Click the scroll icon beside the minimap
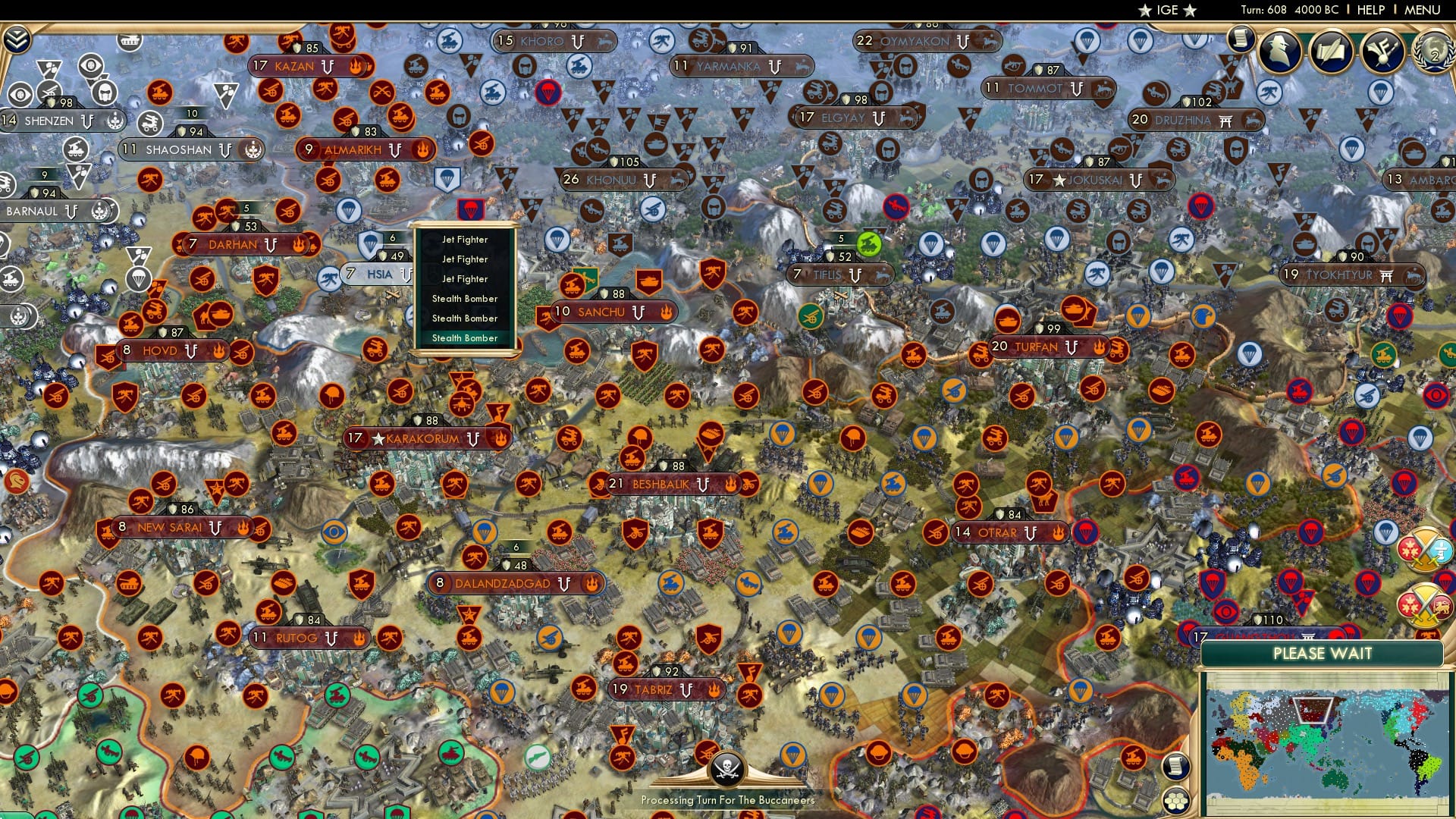The width and height of the screenshot is (1456, 819). click(1175, 767)
